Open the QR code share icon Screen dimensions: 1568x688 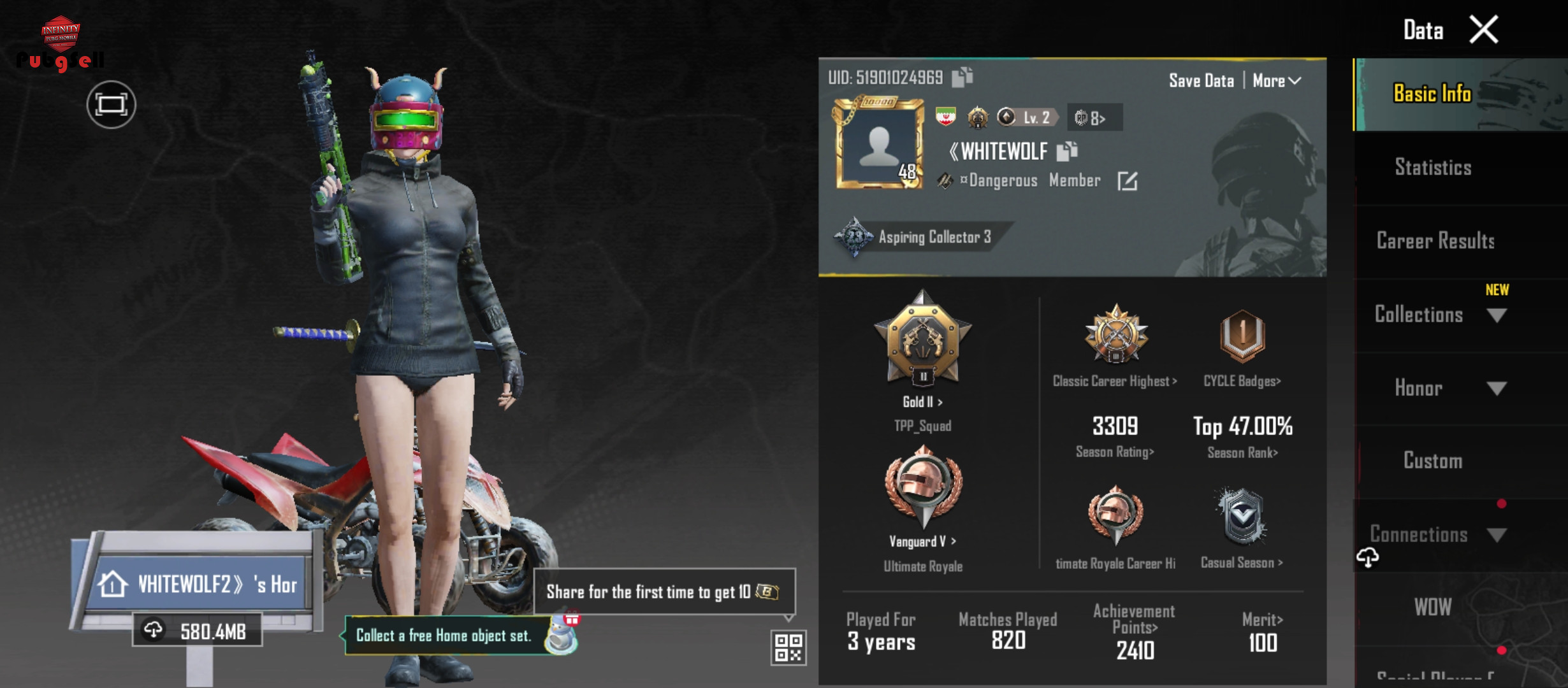point(788,647)
